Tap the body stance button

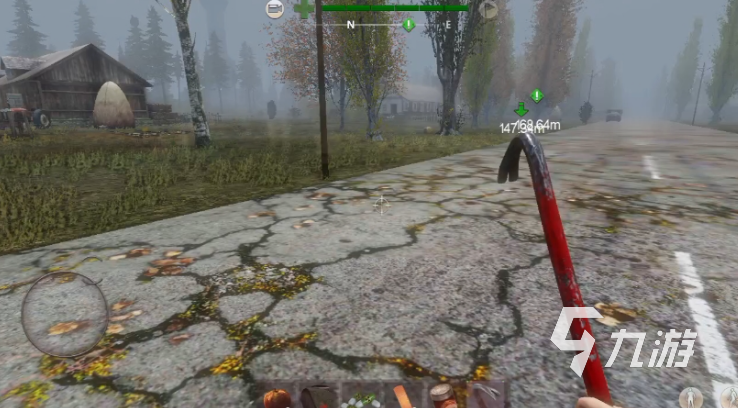click(x=691, y=396)
